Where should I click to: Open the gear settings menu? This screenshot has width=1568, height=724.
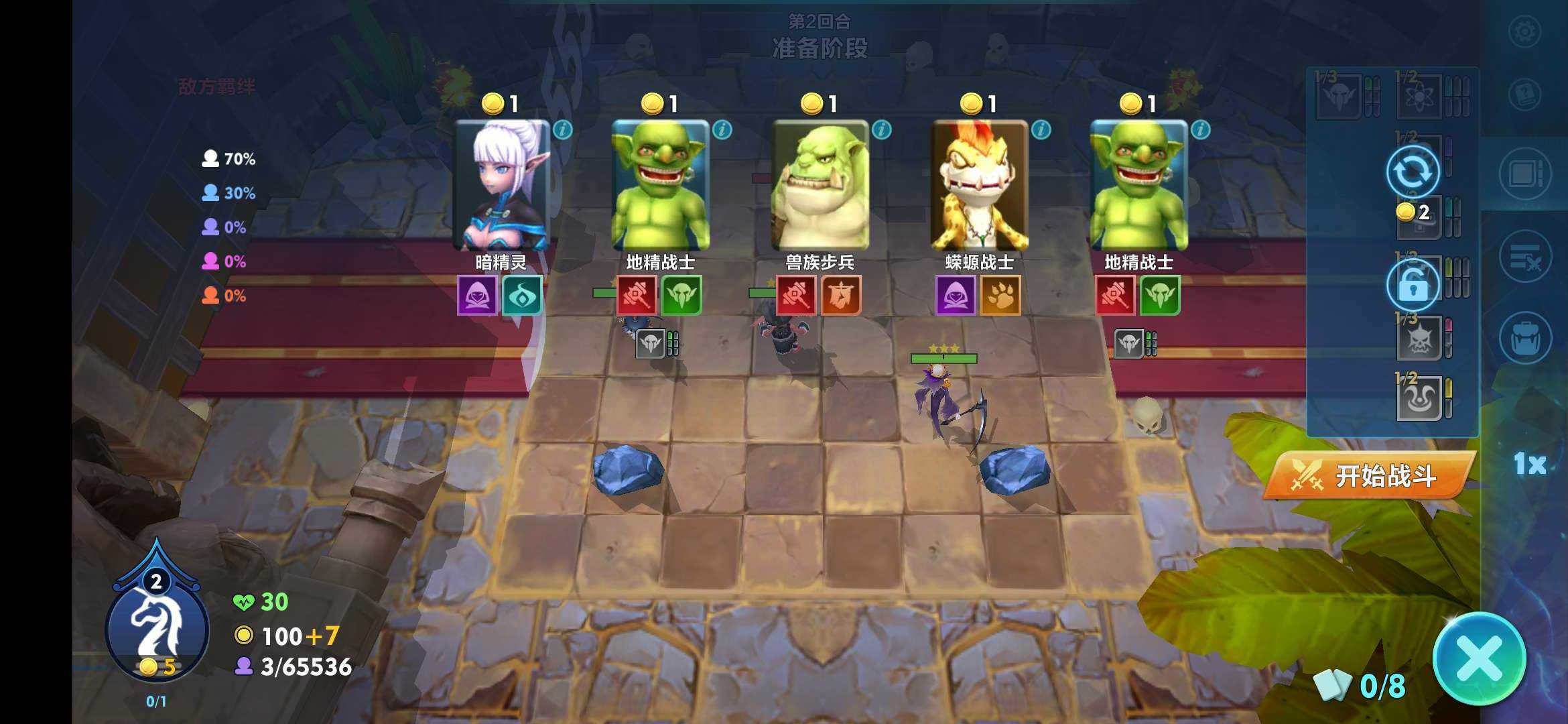coord(1524,32)
